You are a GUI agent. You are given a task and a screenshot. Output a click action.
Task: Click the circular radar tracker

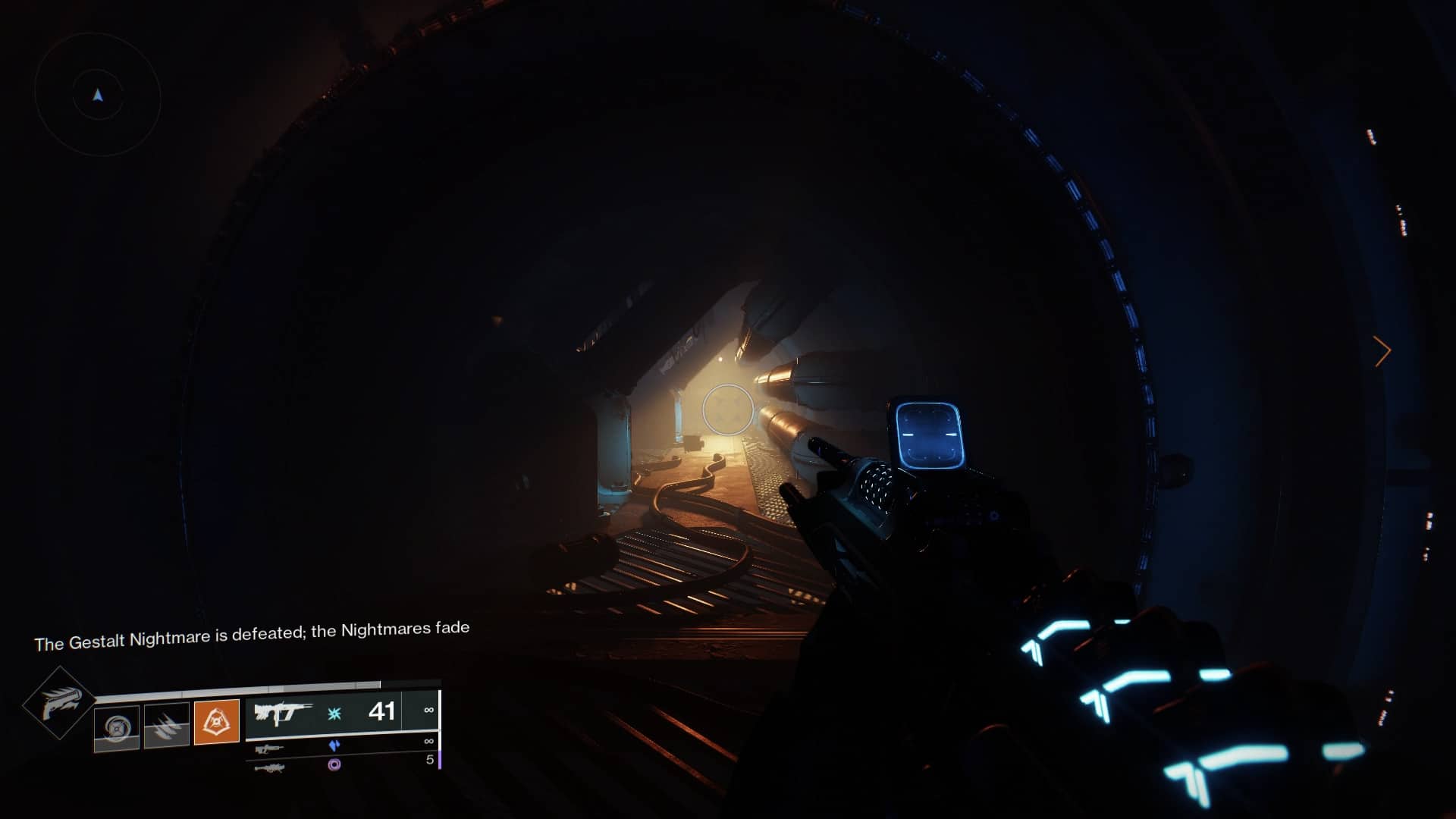point(98,96)
